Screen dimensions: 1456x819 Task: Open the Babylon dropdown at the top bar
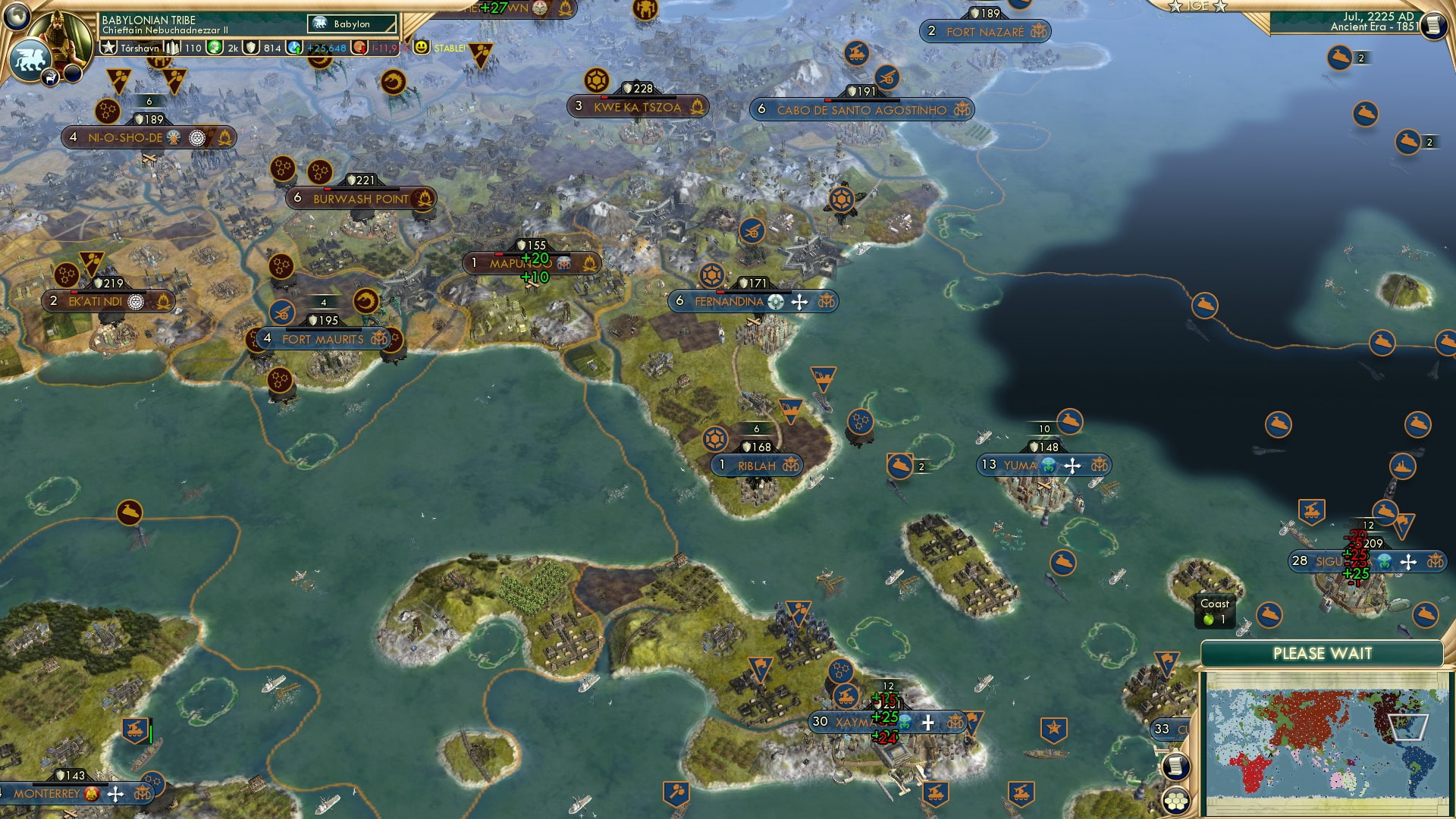pyautogui.click(x=353, y=24)
